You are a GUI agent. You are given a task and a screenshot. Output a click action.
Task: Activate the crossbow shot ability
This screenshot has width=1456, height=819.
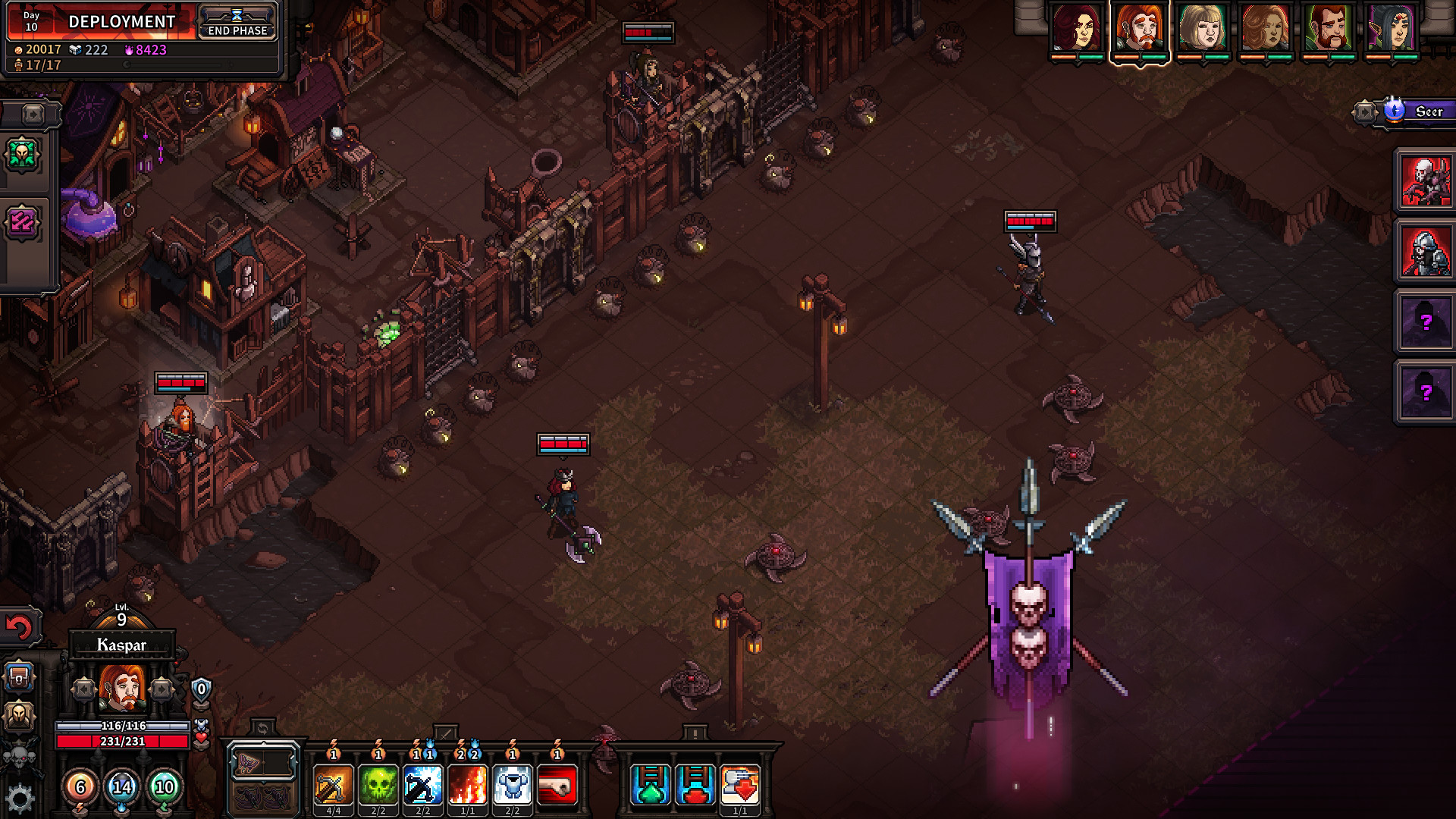click(333, 786)
